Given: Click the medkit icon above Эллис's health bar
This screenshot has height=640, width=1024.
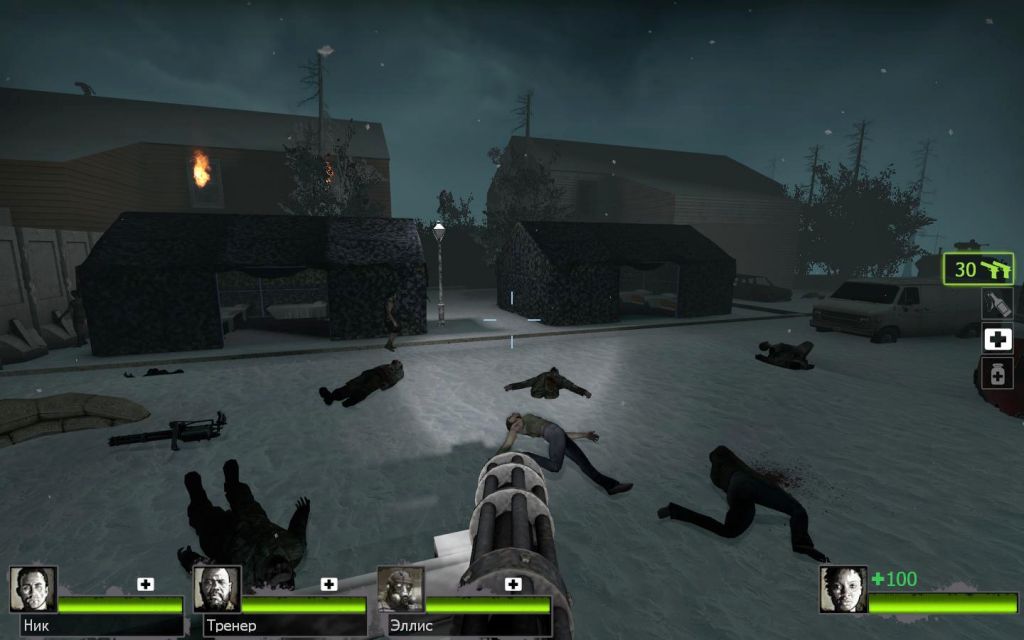Looking at the screenshot, I should click(513, 584).
